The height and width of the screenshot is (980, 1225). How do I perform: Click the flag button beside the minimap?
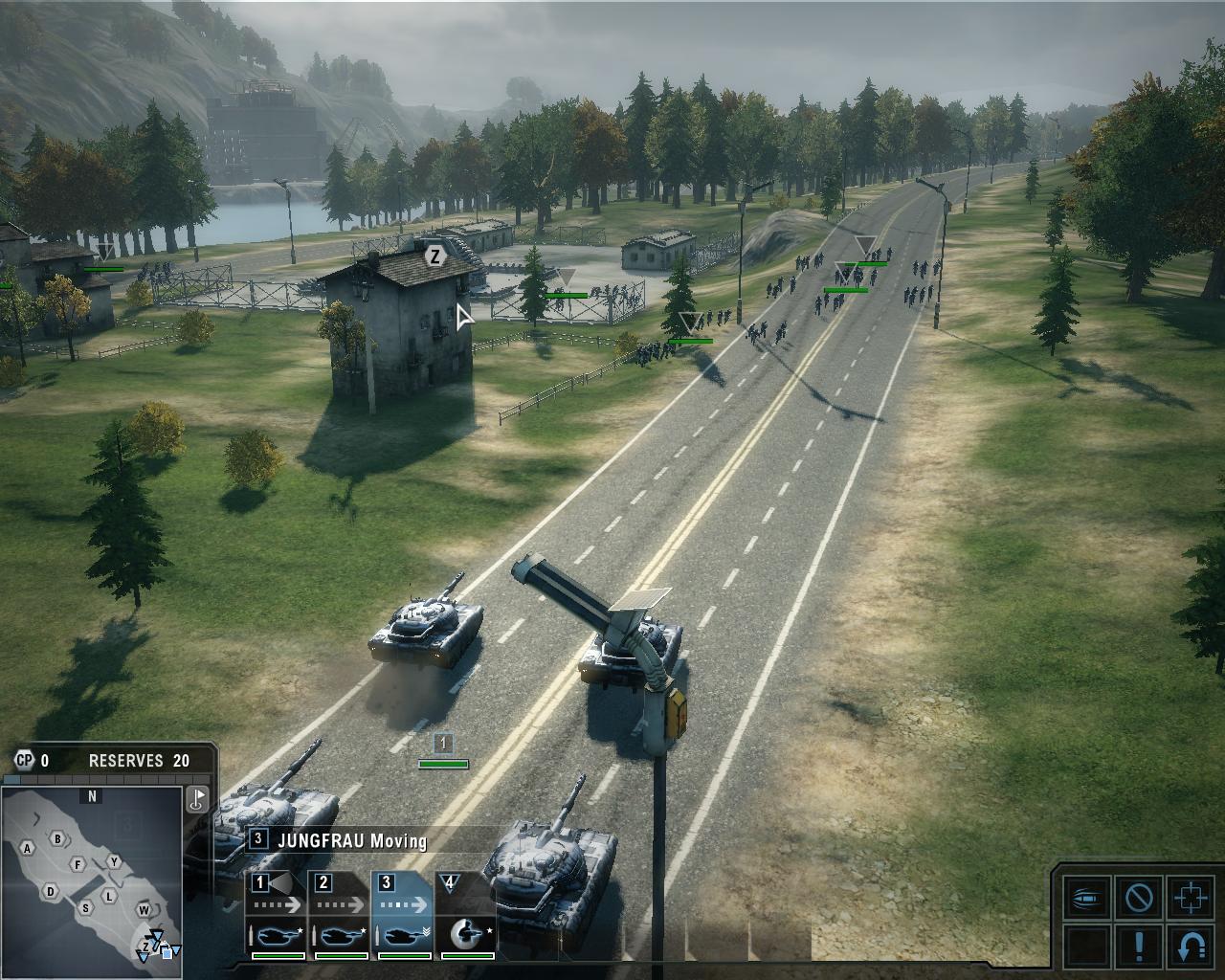(198, 799)
